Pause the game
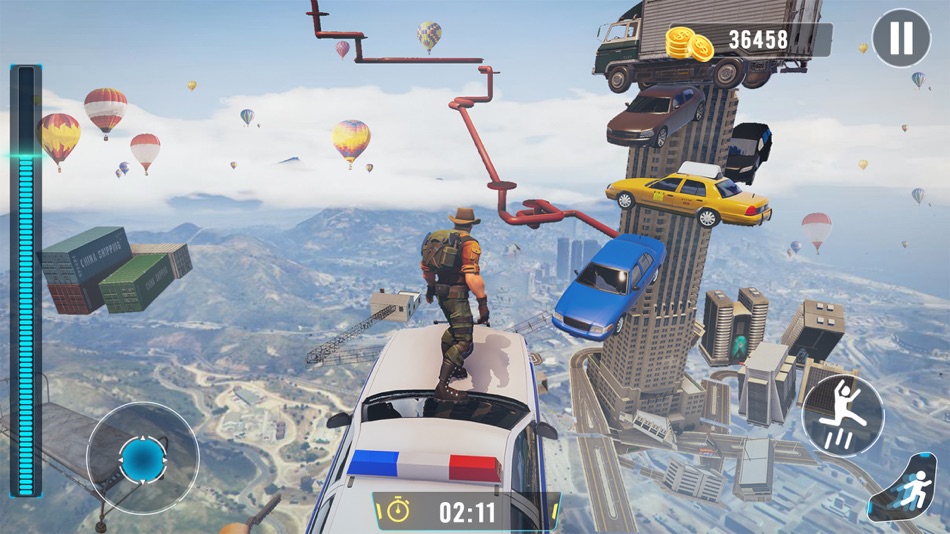The height and width of the screenshot is (534, 950). pyautogui.click(x=901, y=39)
